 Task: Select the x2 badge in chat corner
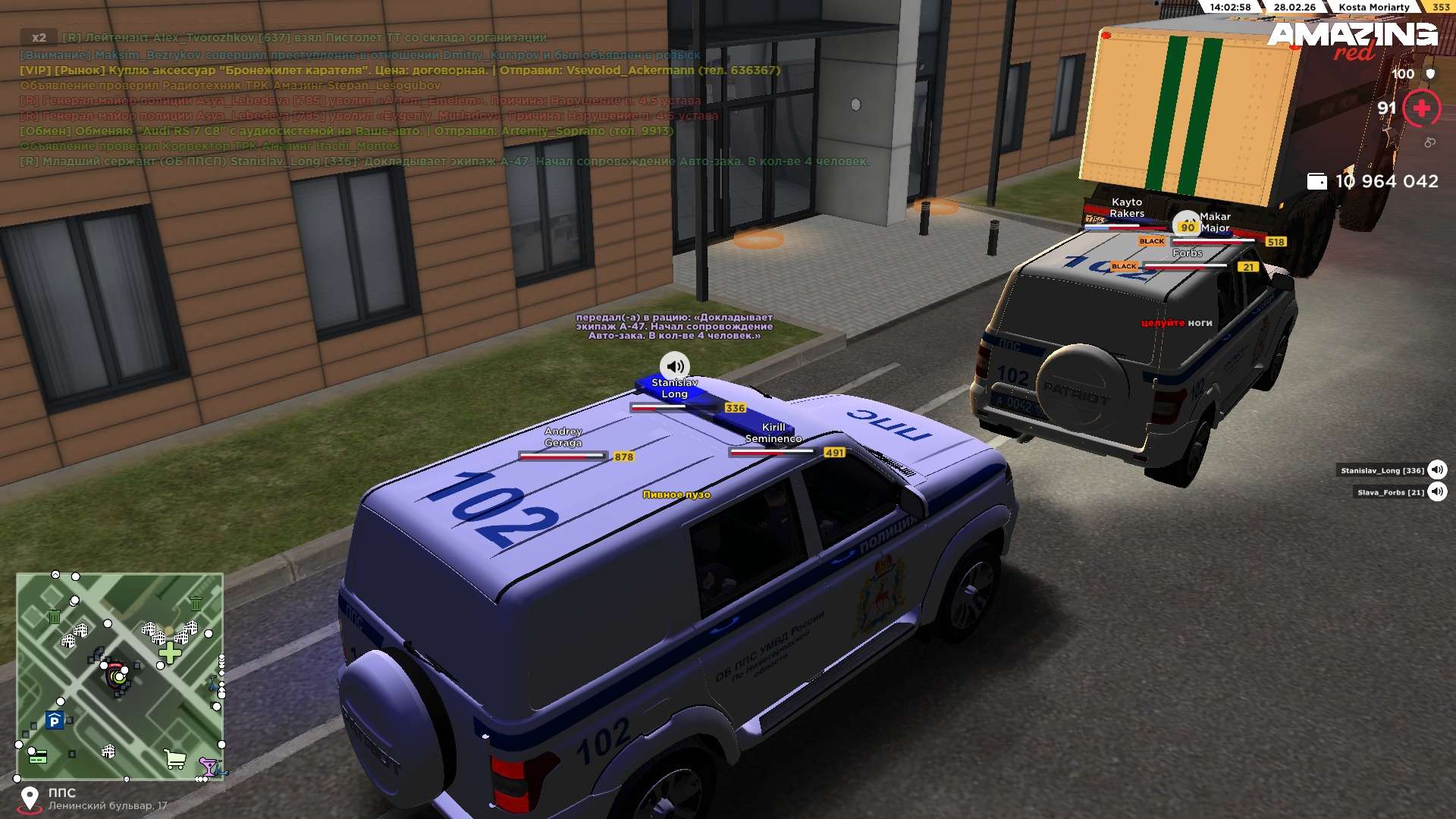coord(39,37)
